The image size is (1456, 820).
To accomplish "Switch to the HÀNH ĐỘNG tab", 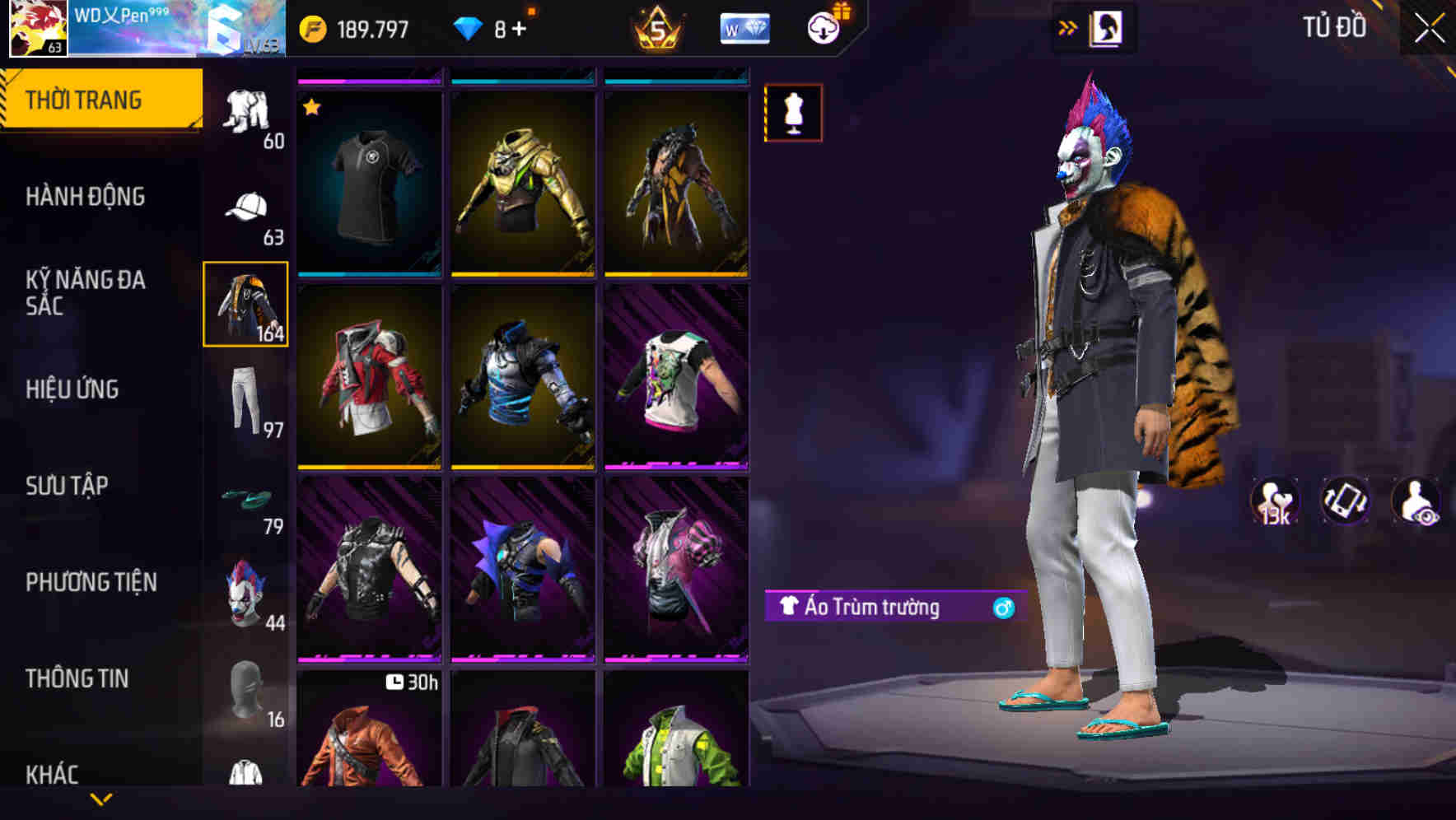I will [x=86, y=198].
